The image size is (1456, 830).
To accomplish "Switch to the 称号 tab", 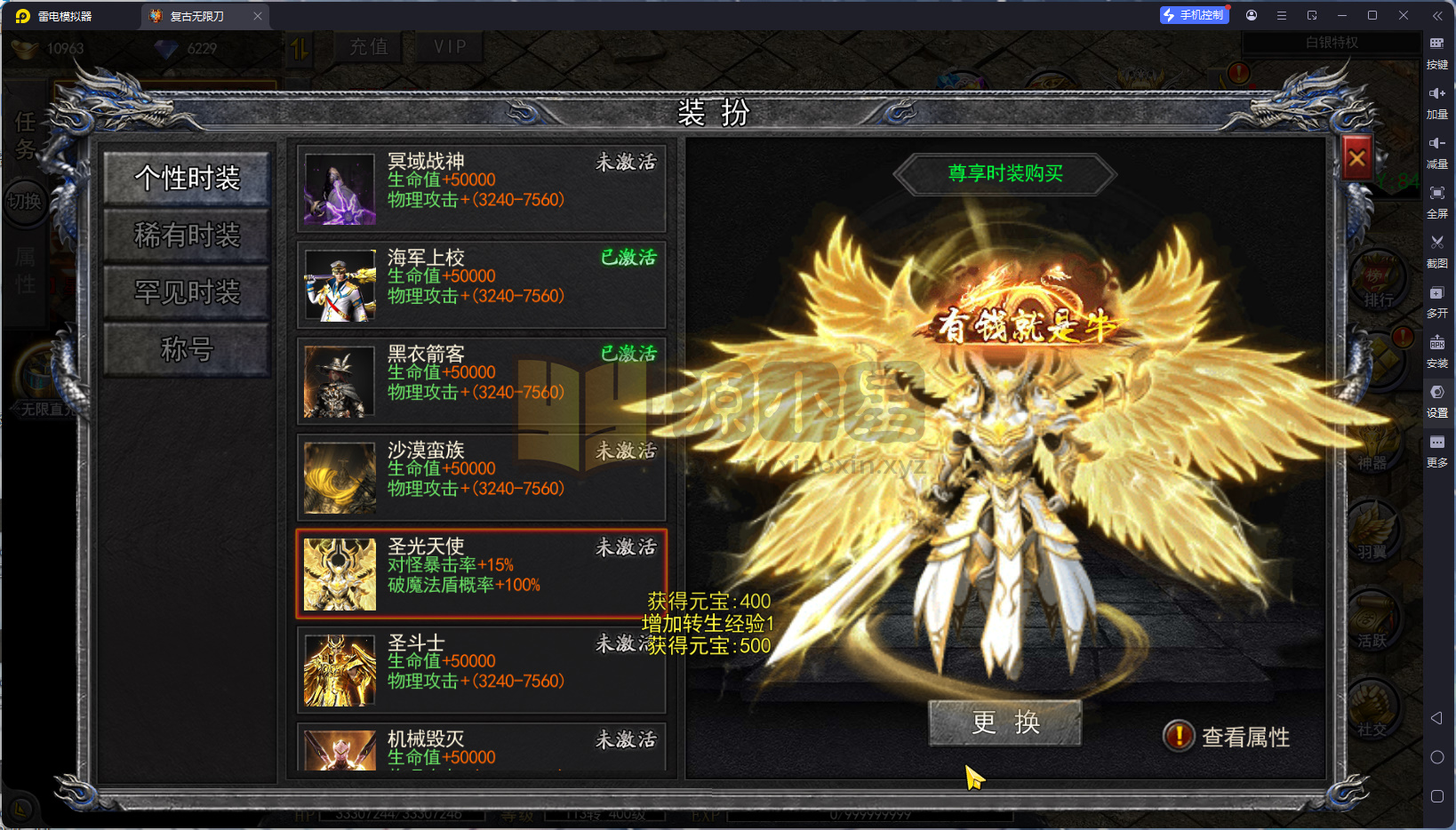I will [x=187, y=349].
